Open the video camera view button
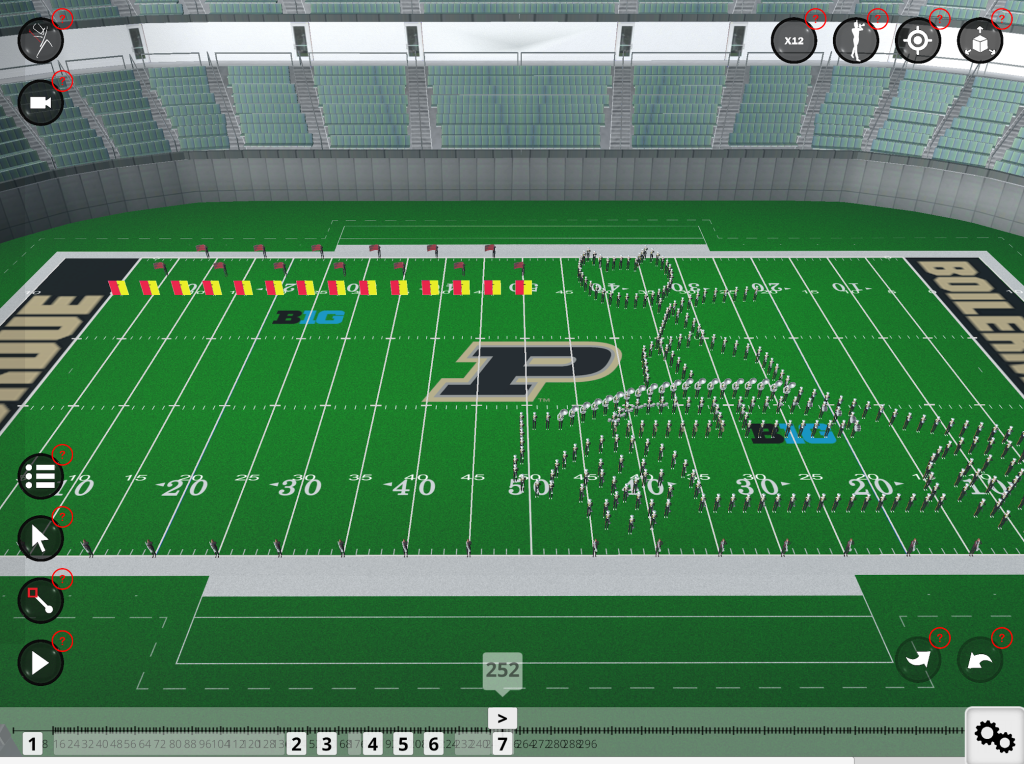The width and height of the screenshot is (1024, 764). tap(41, 103)
